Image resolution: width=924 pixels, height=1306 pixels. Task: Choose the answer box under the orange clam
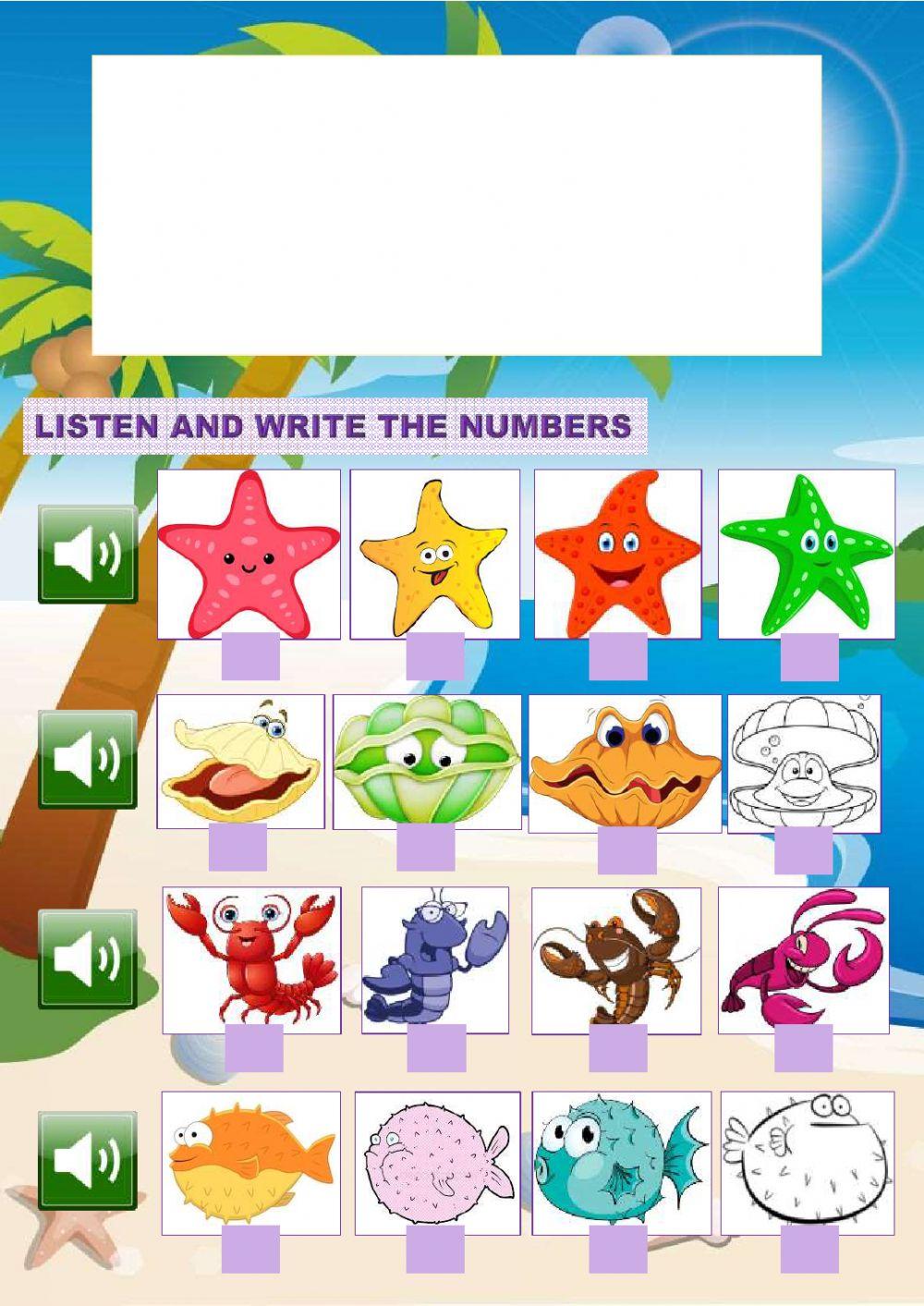(x=626, y=850)
